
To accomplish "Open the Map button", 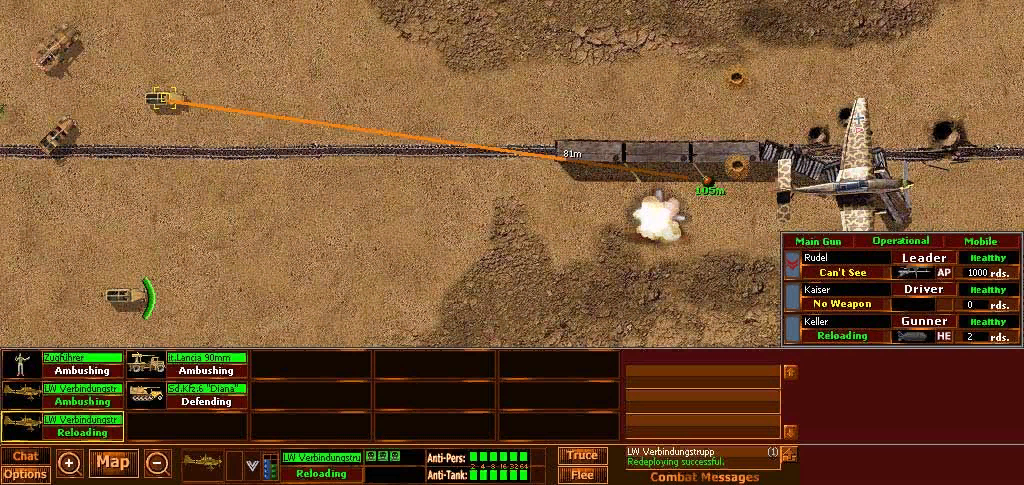I will [113, 463].
